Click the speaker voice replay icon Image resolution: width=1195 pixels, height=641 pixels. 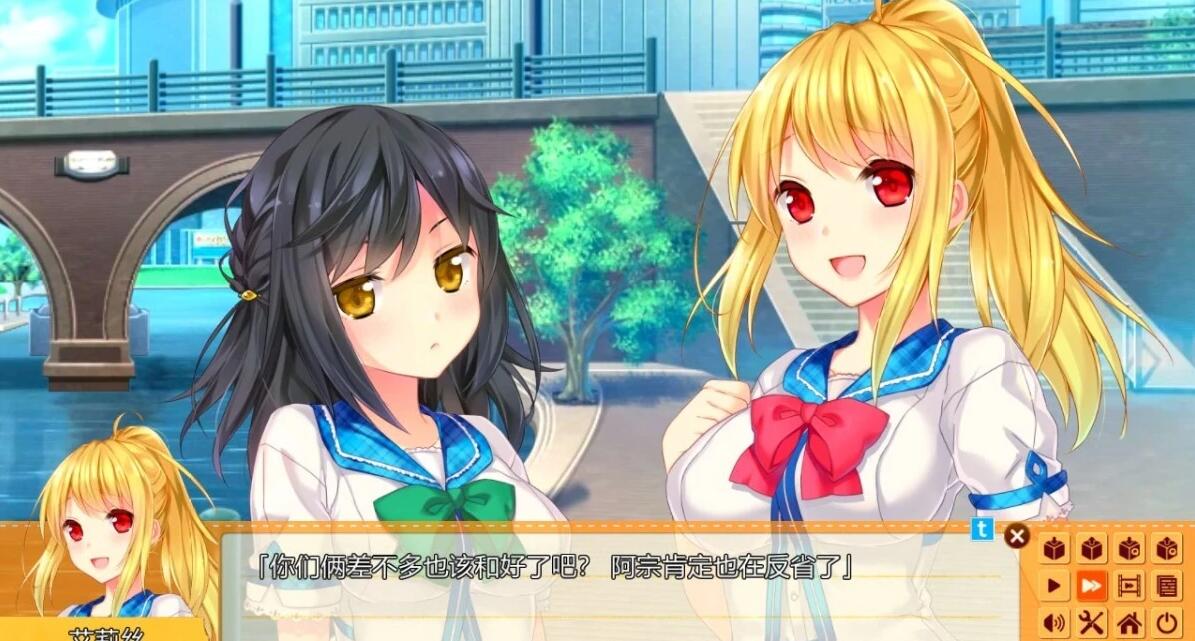1055,622
